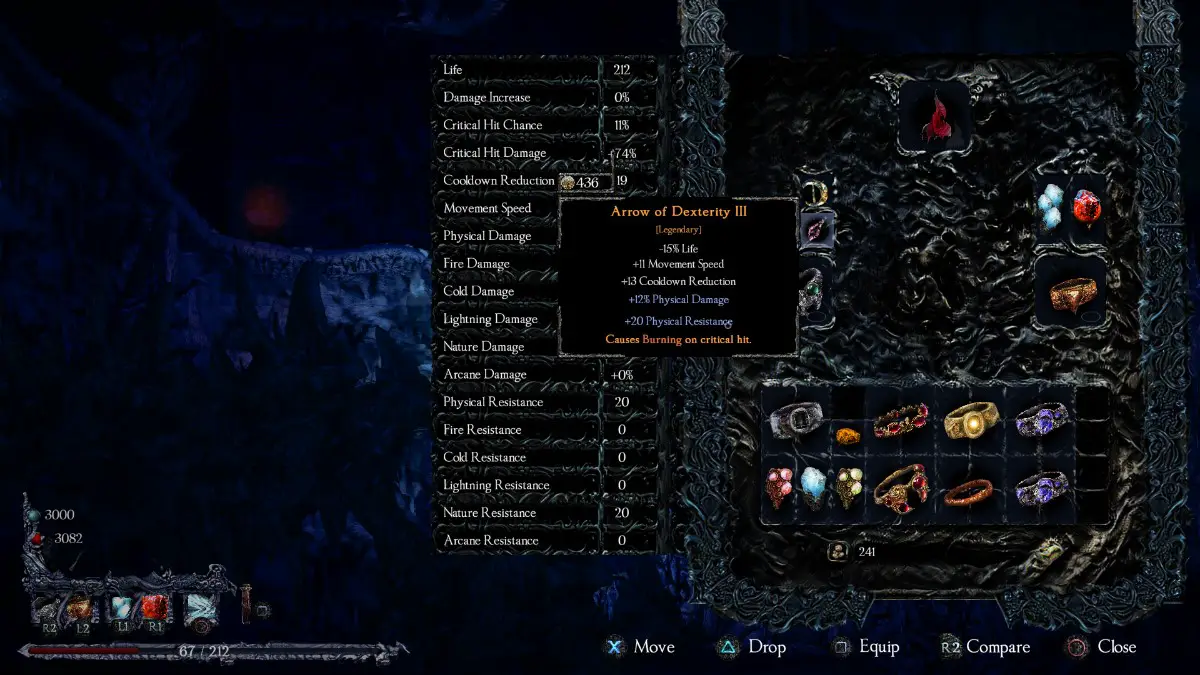Choose the equipped triple ice-blue crystal gem

tap(1052, 210)
